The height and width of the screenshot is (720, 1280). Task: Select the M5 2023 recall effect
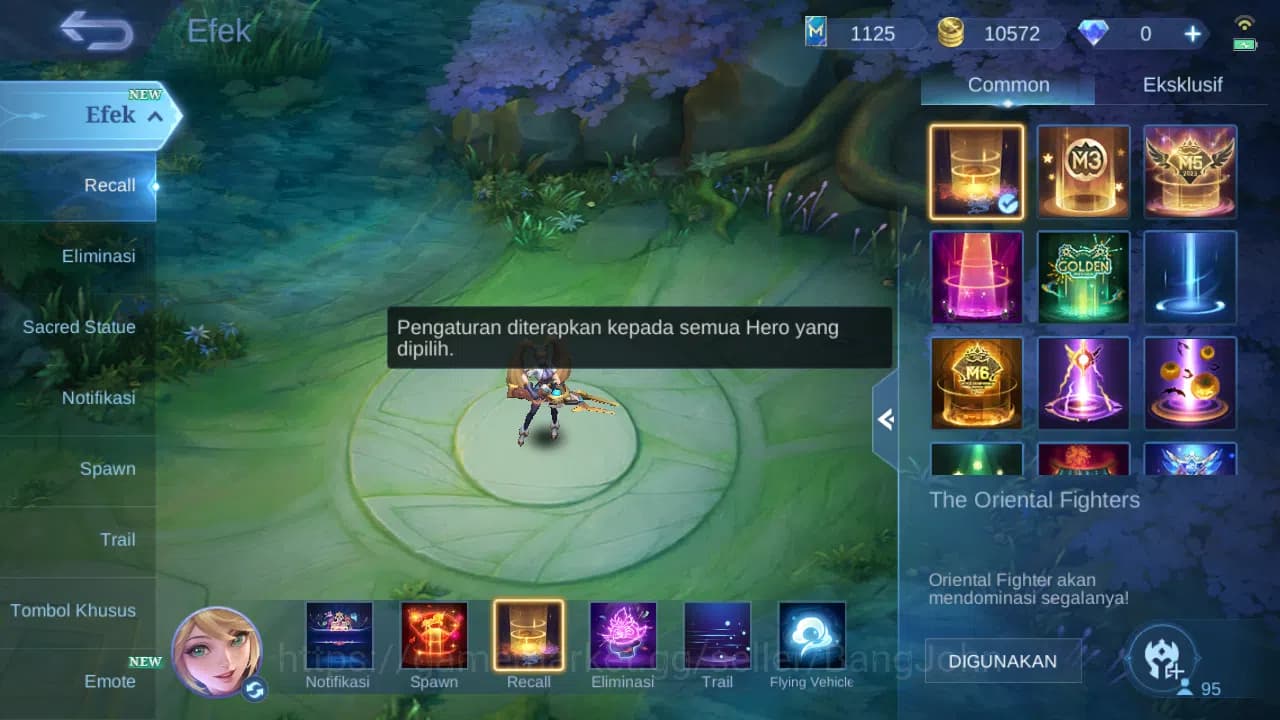pos(1190,171)
